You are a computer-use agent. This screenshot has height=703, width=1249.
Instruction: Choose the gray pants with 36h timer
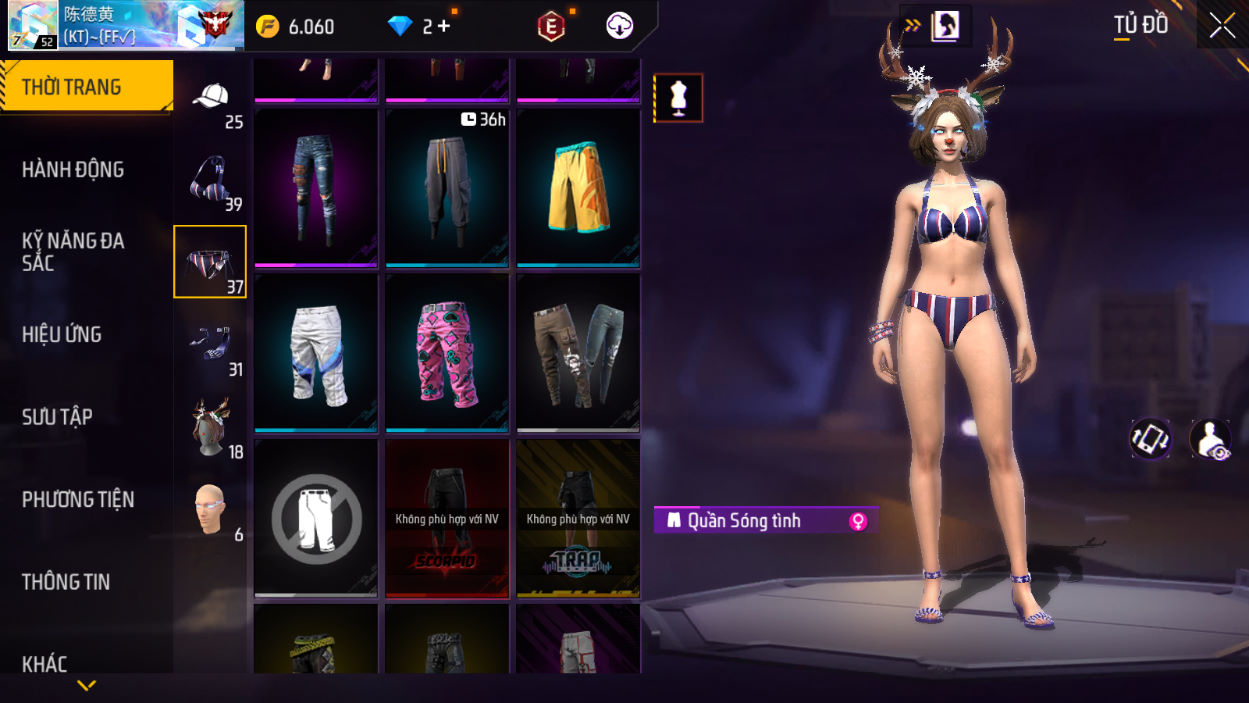pos(447,187)
